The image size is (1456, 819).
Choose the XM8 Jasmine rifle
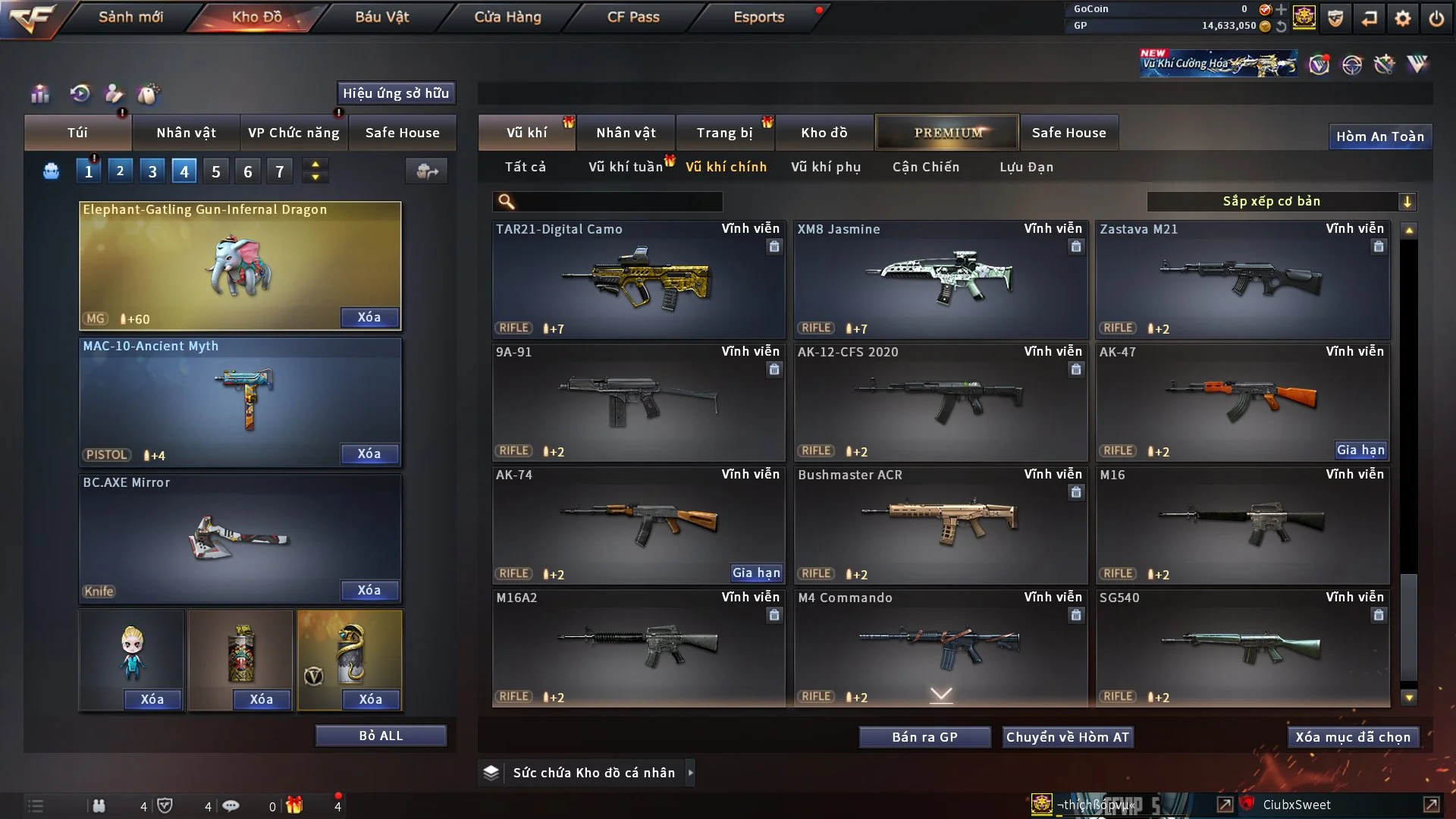coord(940,281)
